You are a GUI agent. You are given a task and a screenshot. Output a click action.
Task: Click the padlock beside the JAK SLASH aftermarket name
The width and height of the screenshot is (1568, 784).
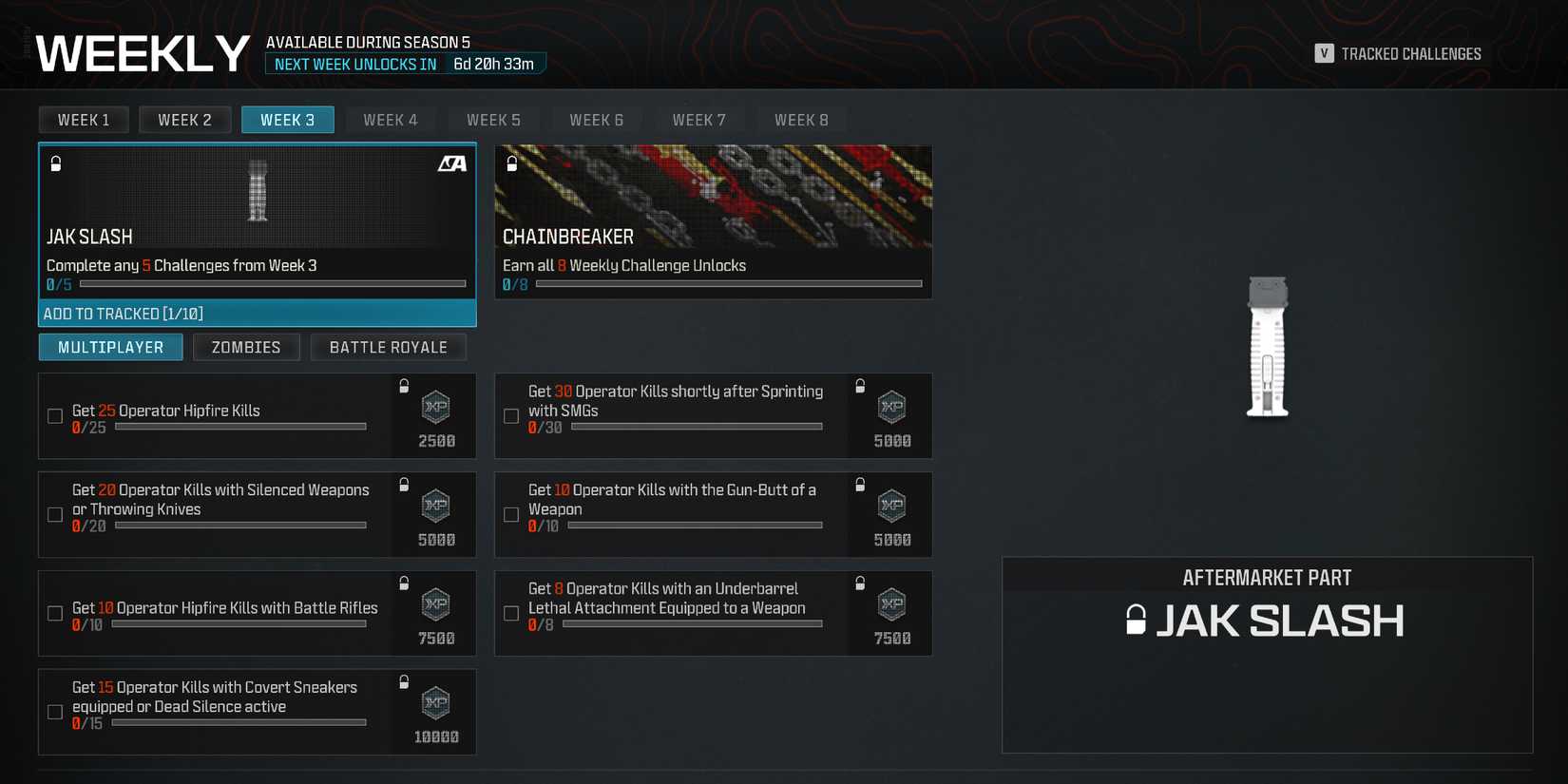click(x=1137, y=621)
